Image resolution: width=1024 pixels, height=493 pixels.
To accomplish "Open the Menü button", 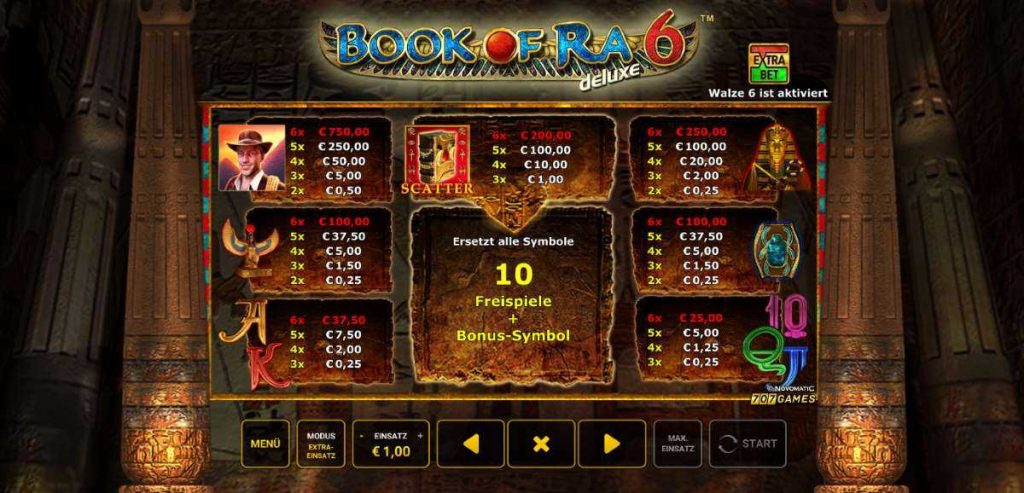I will (x=265, y=443).
